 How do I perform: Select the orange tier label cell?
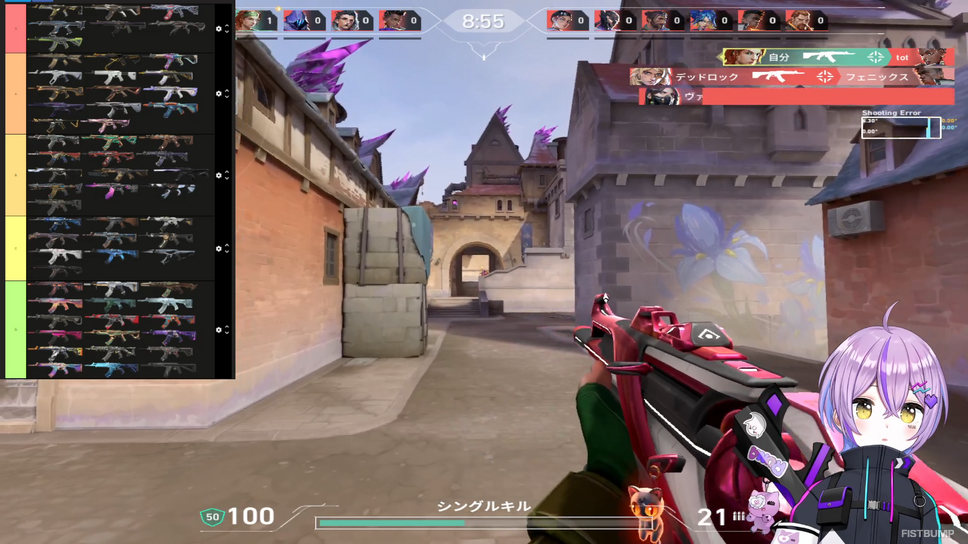pos(15,93)
